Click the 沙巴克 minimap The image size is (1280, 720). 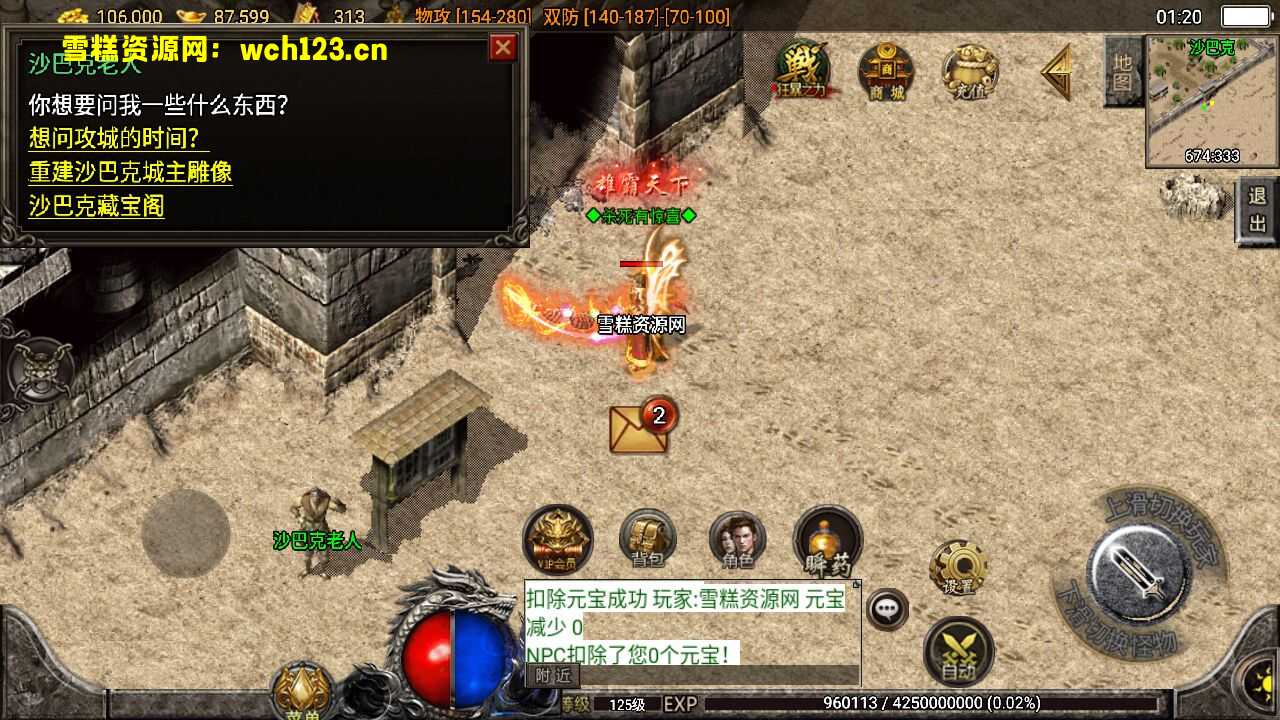click(1212, 102)
